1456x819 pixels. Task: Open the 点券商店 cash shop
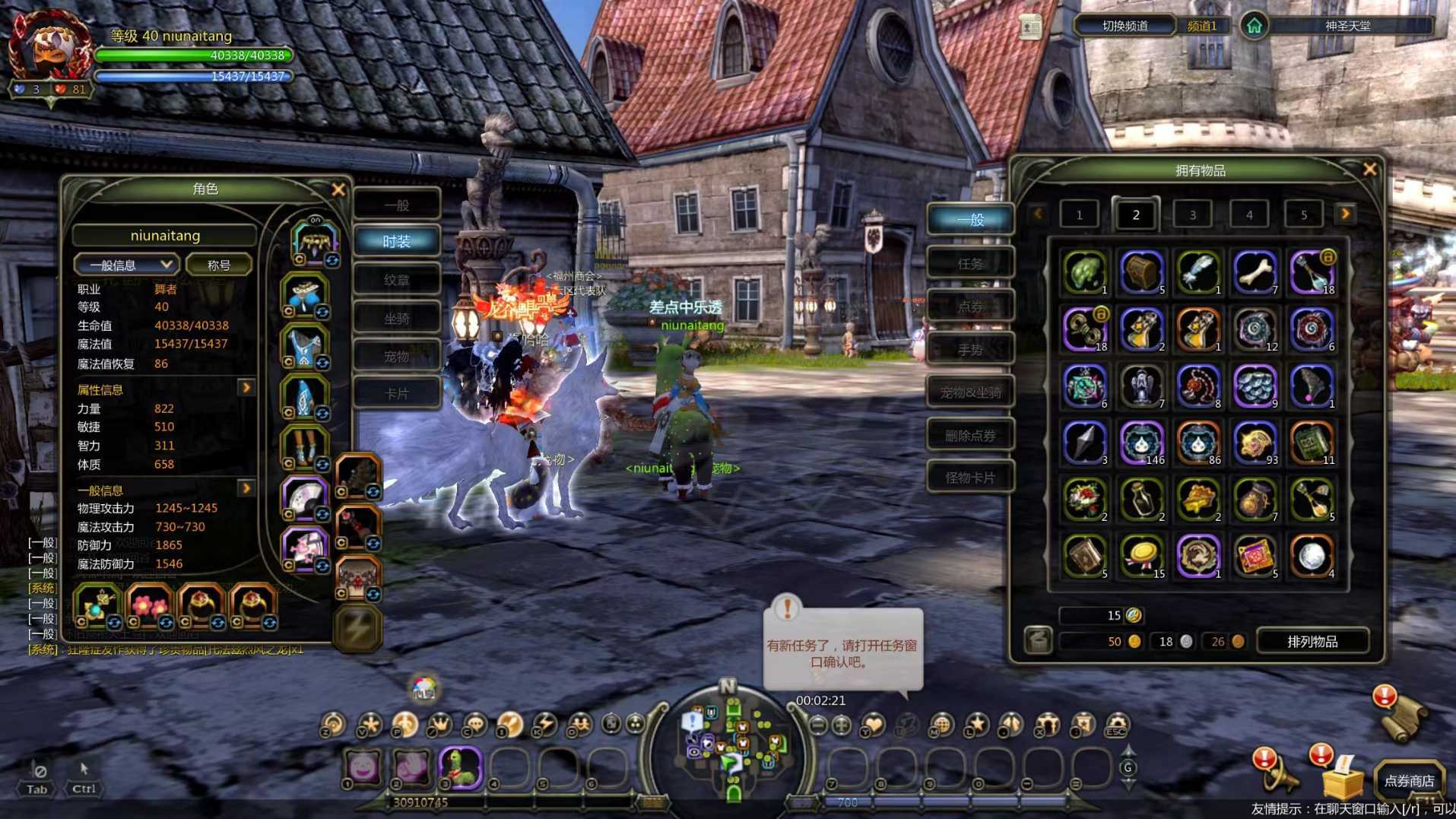[x=1409, y=781]
